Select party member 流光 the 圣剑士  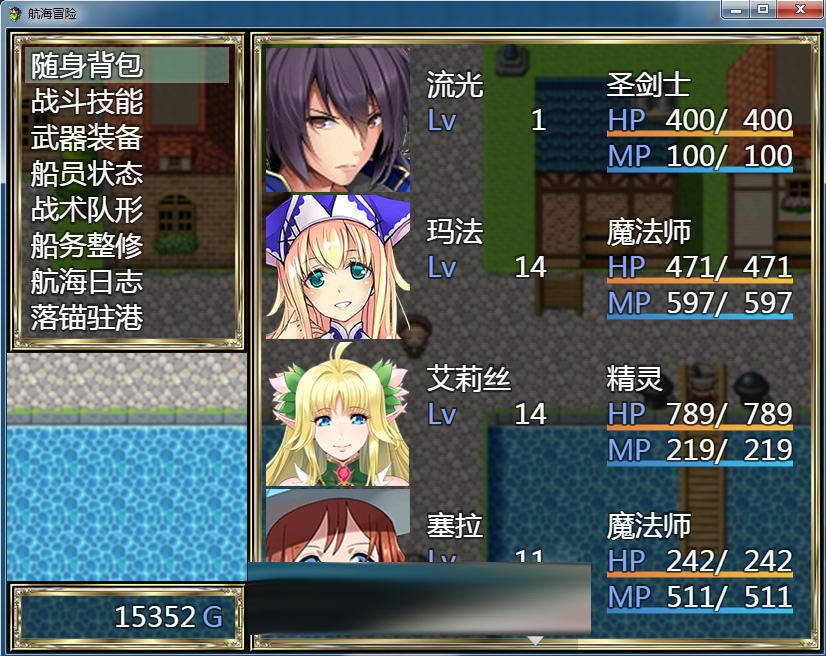click(x=530, y=120)
